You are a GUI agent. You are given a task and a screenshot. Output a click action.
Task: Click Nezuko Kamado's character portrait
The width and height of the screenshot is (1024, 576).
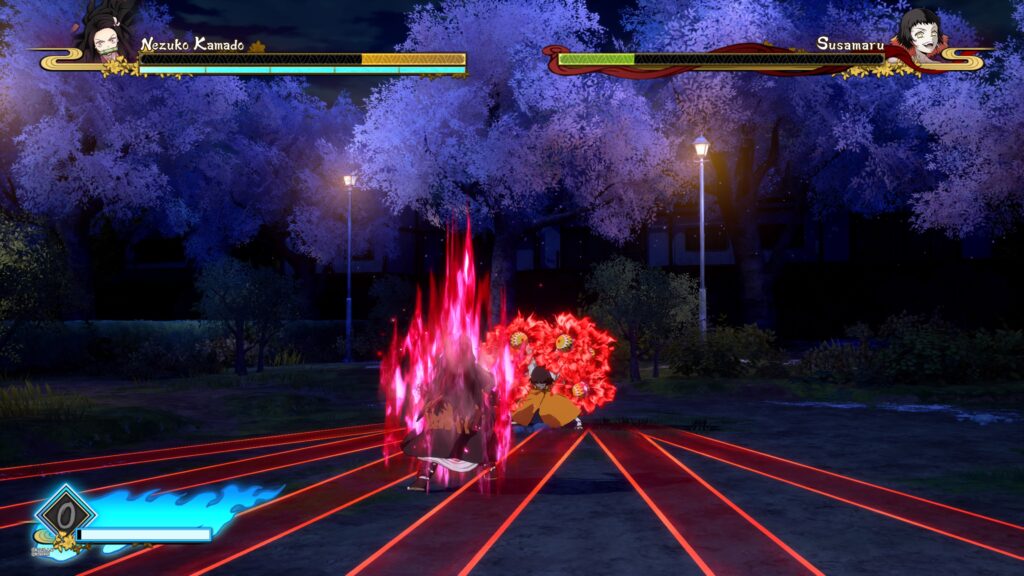107,33
